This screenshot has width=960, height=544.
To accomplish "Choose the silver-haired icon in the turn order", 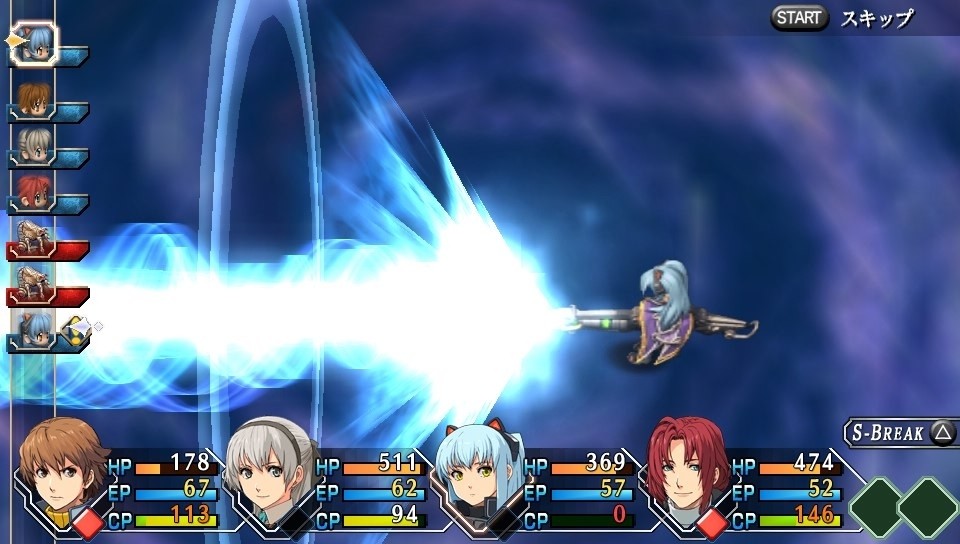I will click(35, 146).
